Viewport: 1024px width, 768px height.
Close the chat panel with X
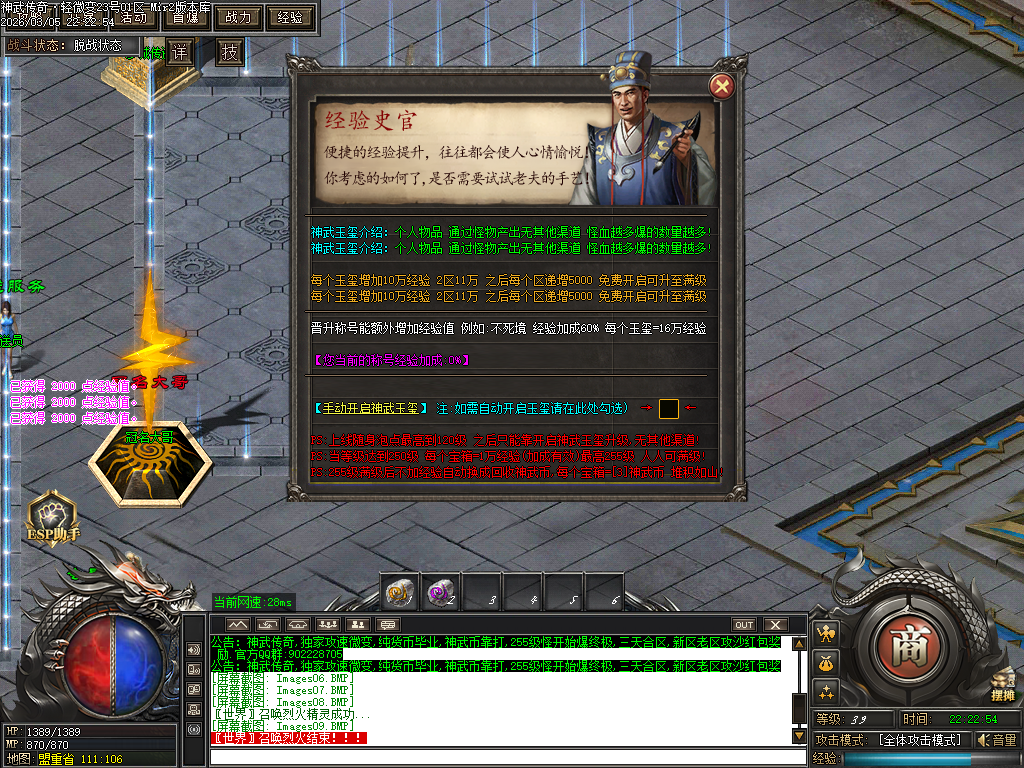[x=774, y=625]
